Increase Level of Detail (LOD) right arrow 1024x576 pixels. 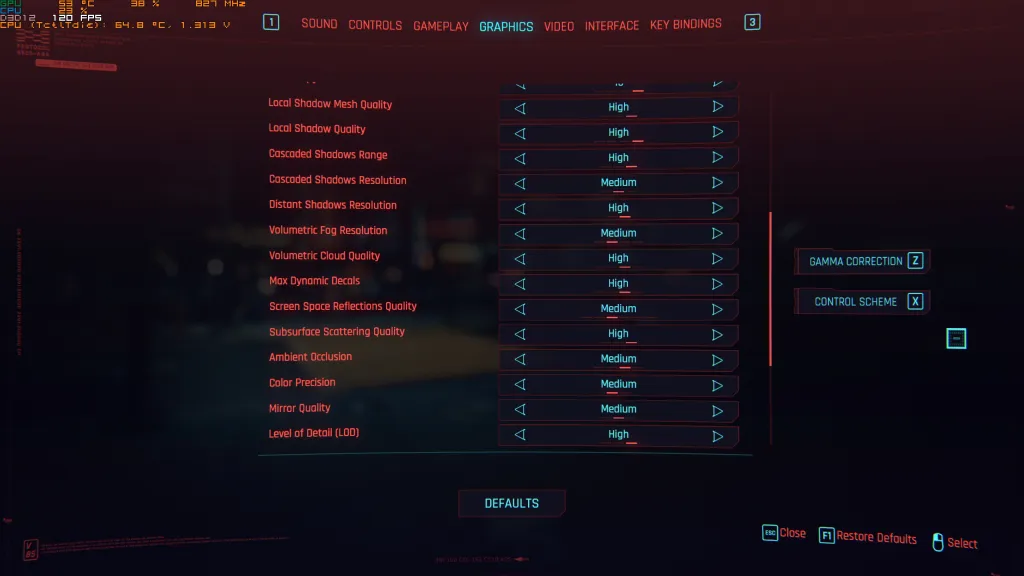[x=717, y=436]
